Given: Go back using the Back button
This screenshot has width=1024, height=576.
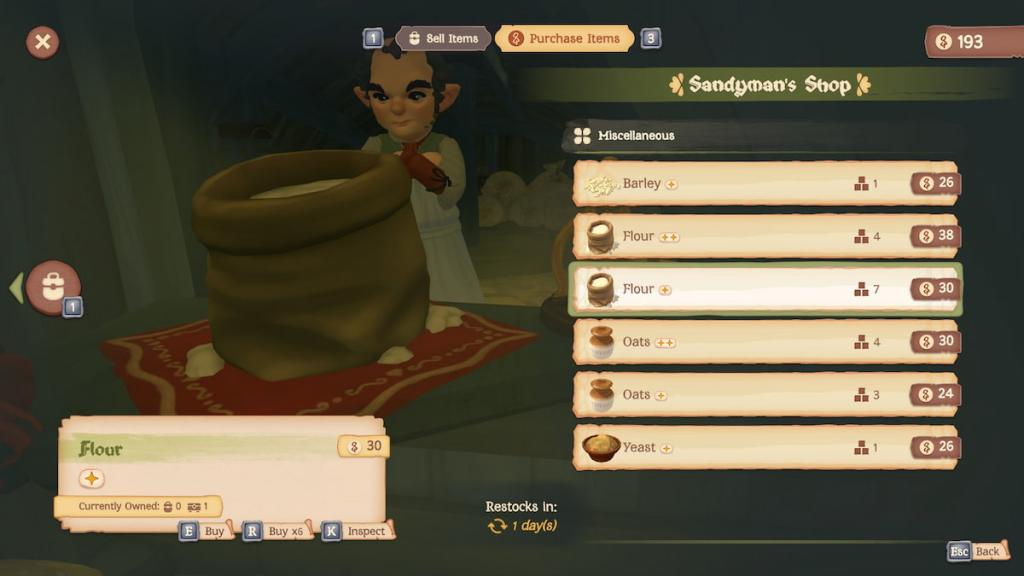Looking at the screenshot, I should [977, 551].
